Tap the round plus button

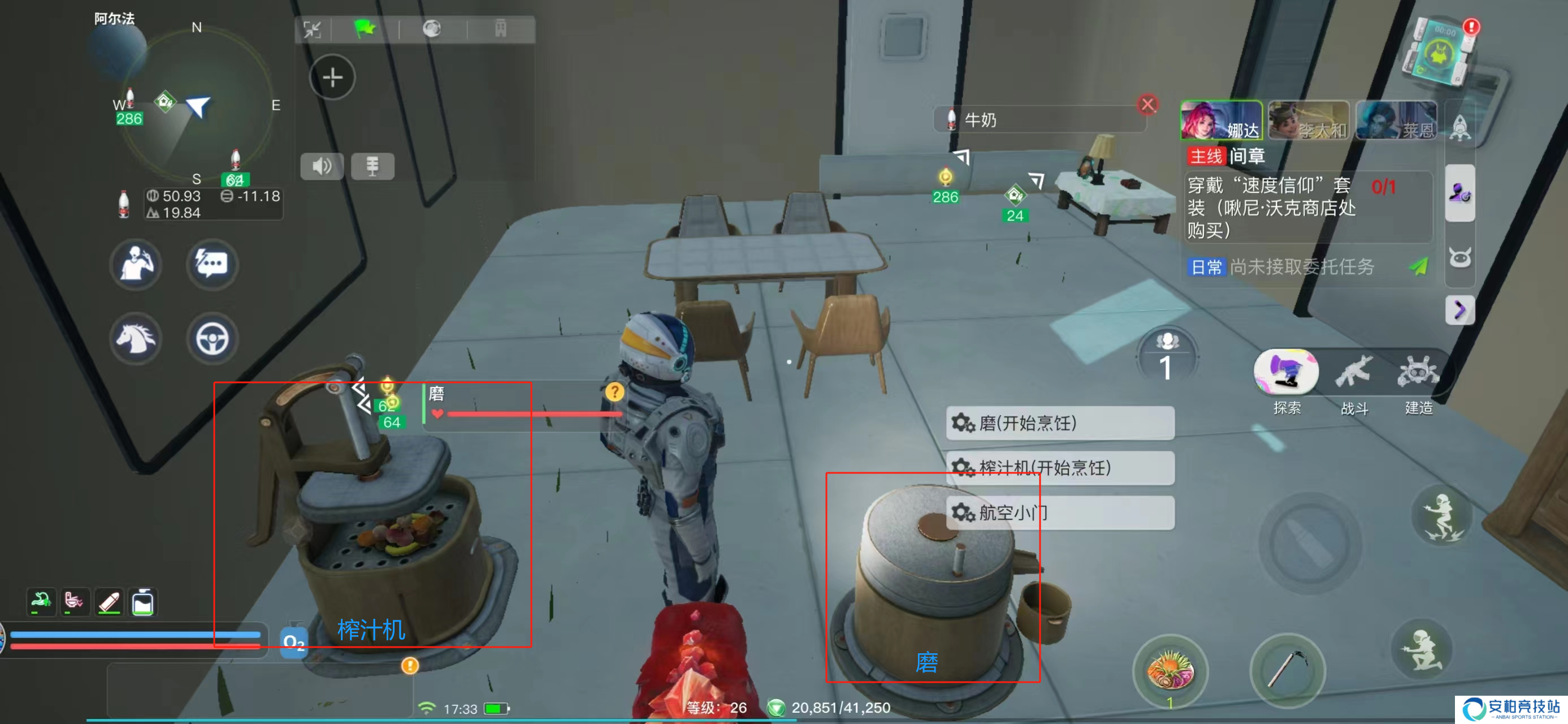coord(332,77)
